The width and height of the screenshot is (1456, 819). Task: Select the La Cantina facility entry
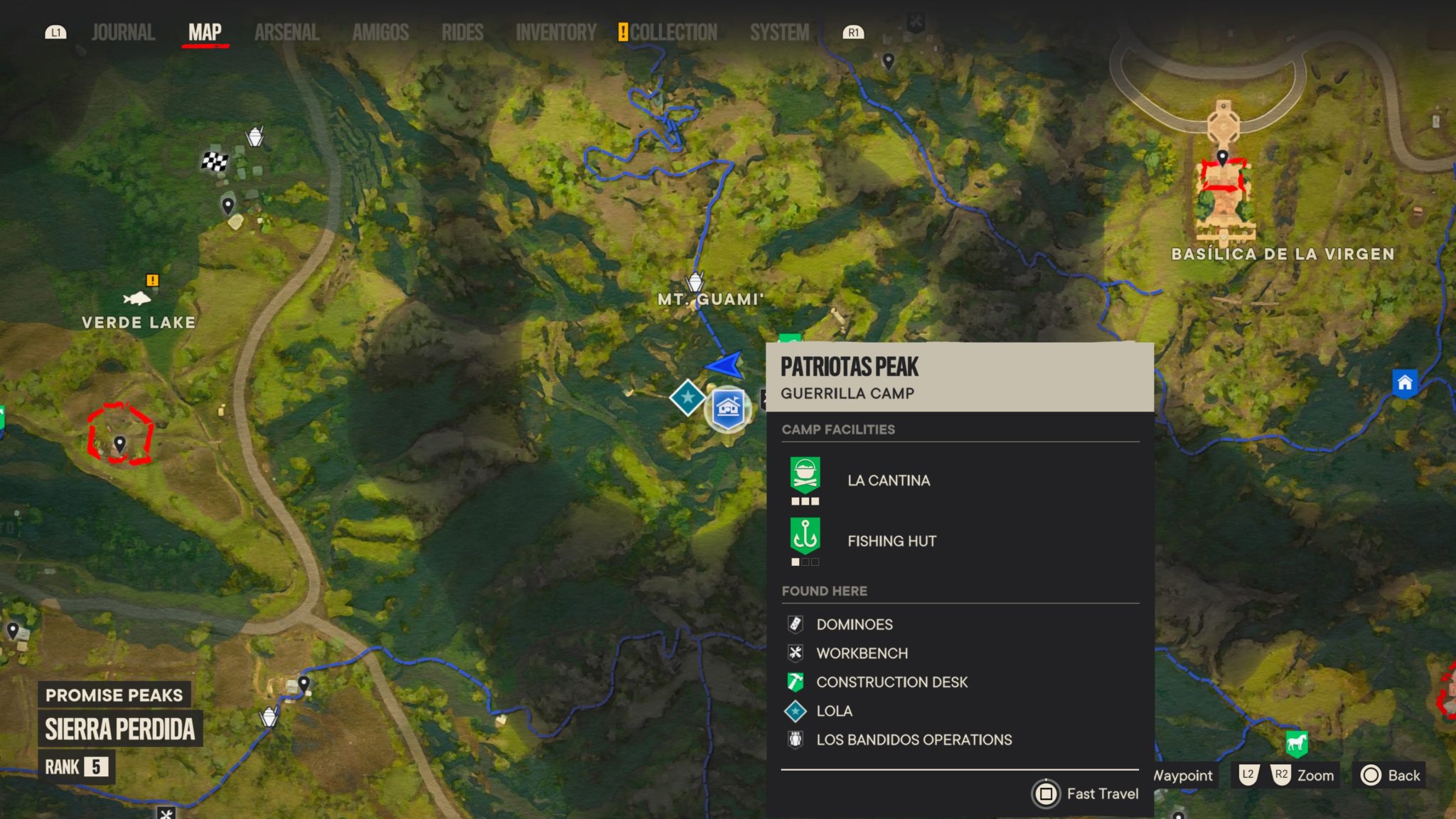coord(888,481)
